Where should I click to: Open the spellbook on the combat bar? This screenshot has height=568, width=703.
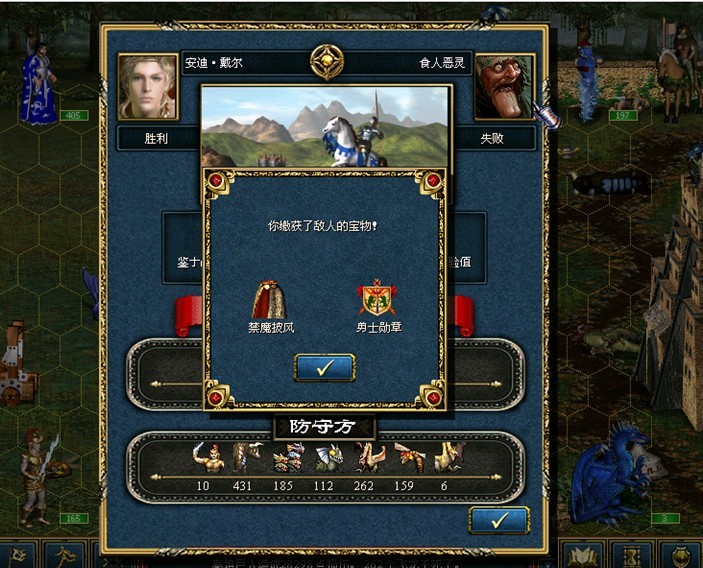pos(583,556)
